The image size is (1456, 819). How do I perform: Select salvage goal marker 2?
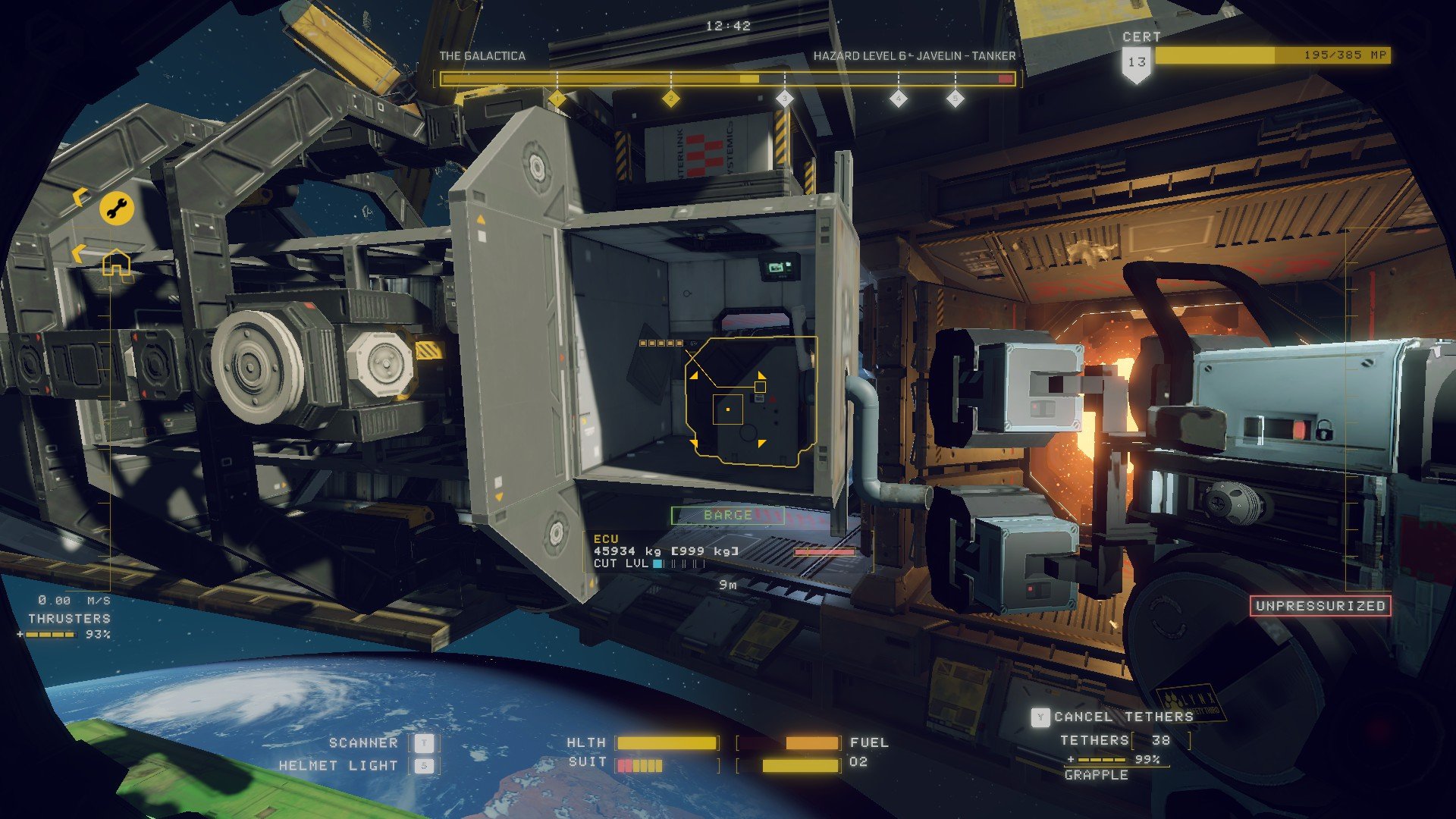[x=670, y=99]
